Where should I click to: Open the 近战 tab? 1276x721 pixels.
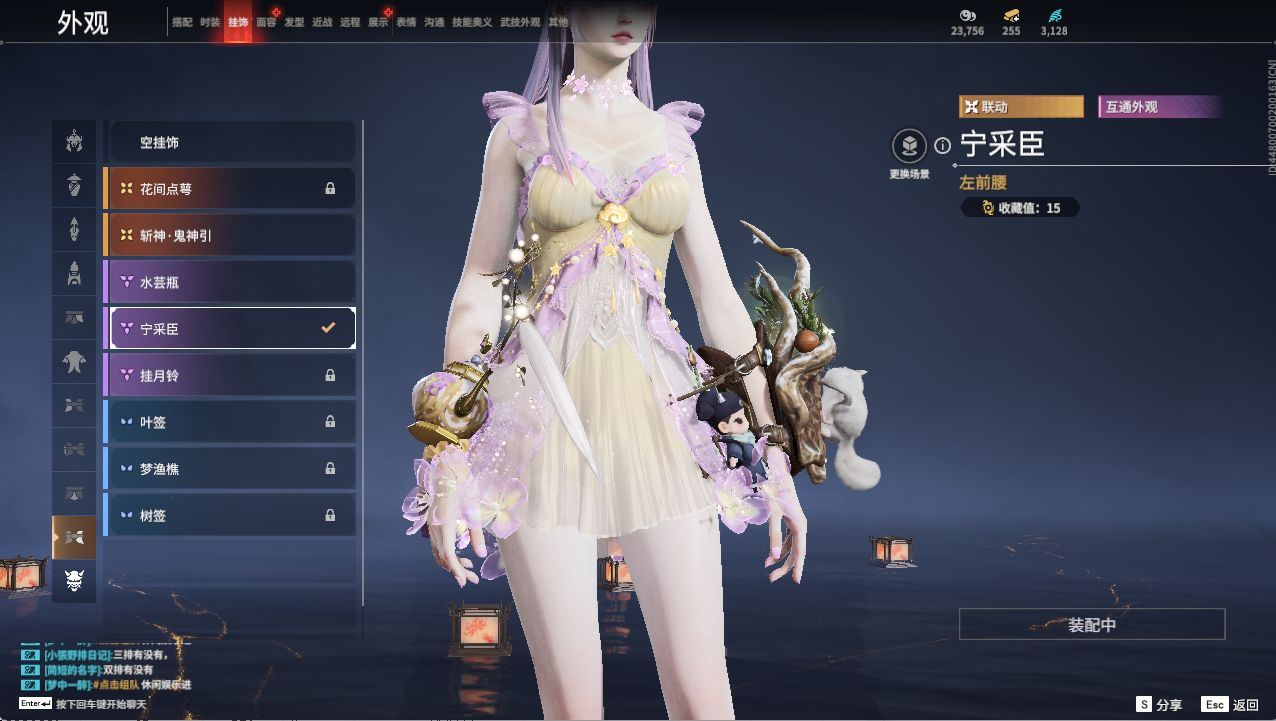coord(322,22)
